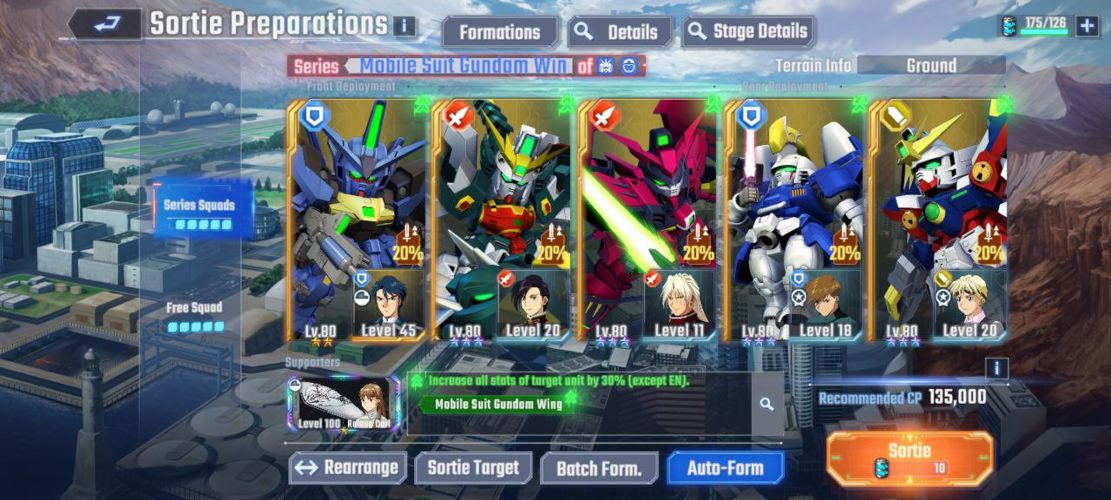This screenshot has height=500, width=1111.
Task: Select the blue Level 45 pilot unit card
Action: [x=357, y=220]
